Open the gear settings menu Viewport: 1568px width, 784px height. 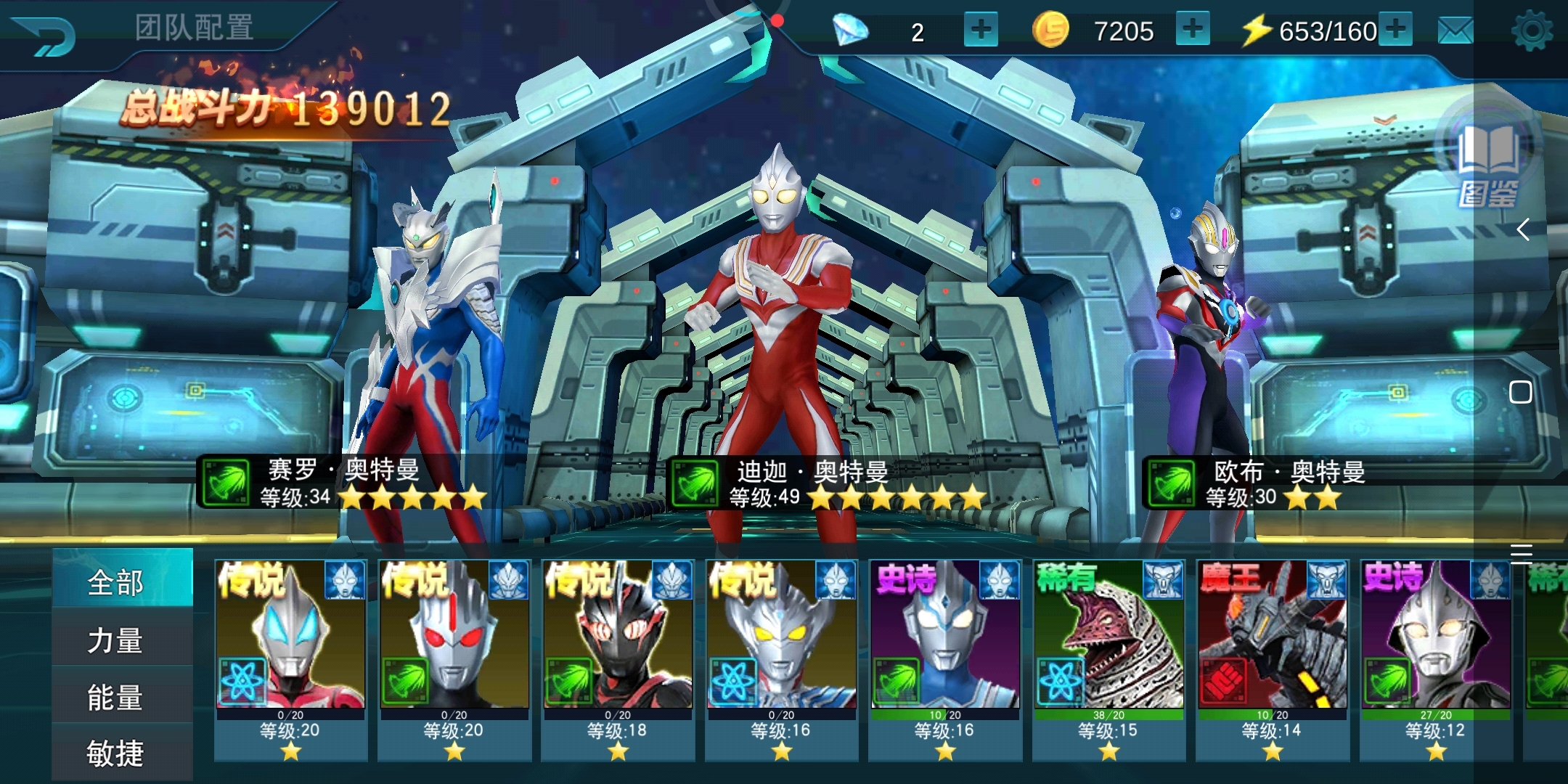[1532, 31]
